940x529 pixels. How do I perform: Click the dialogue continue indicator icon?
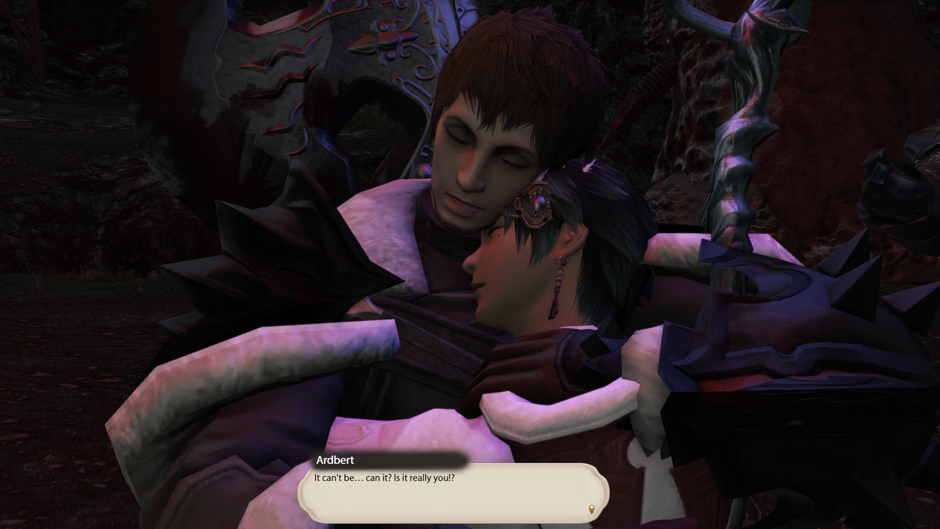[591, 509]
